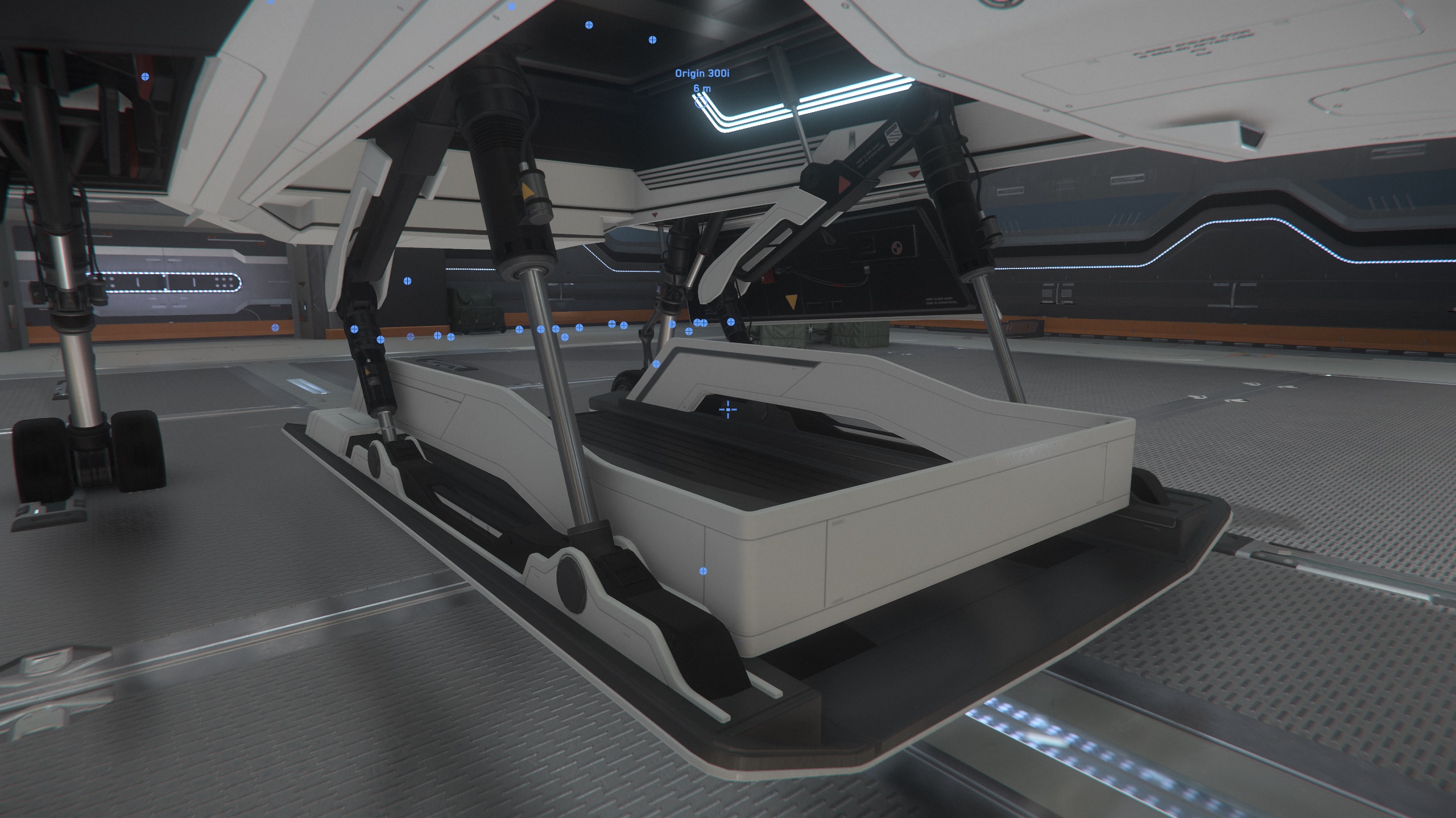Open the Origin 300i ship nameplate marker
This screenshot has height=818, width=1456.
tap(703, 73)
